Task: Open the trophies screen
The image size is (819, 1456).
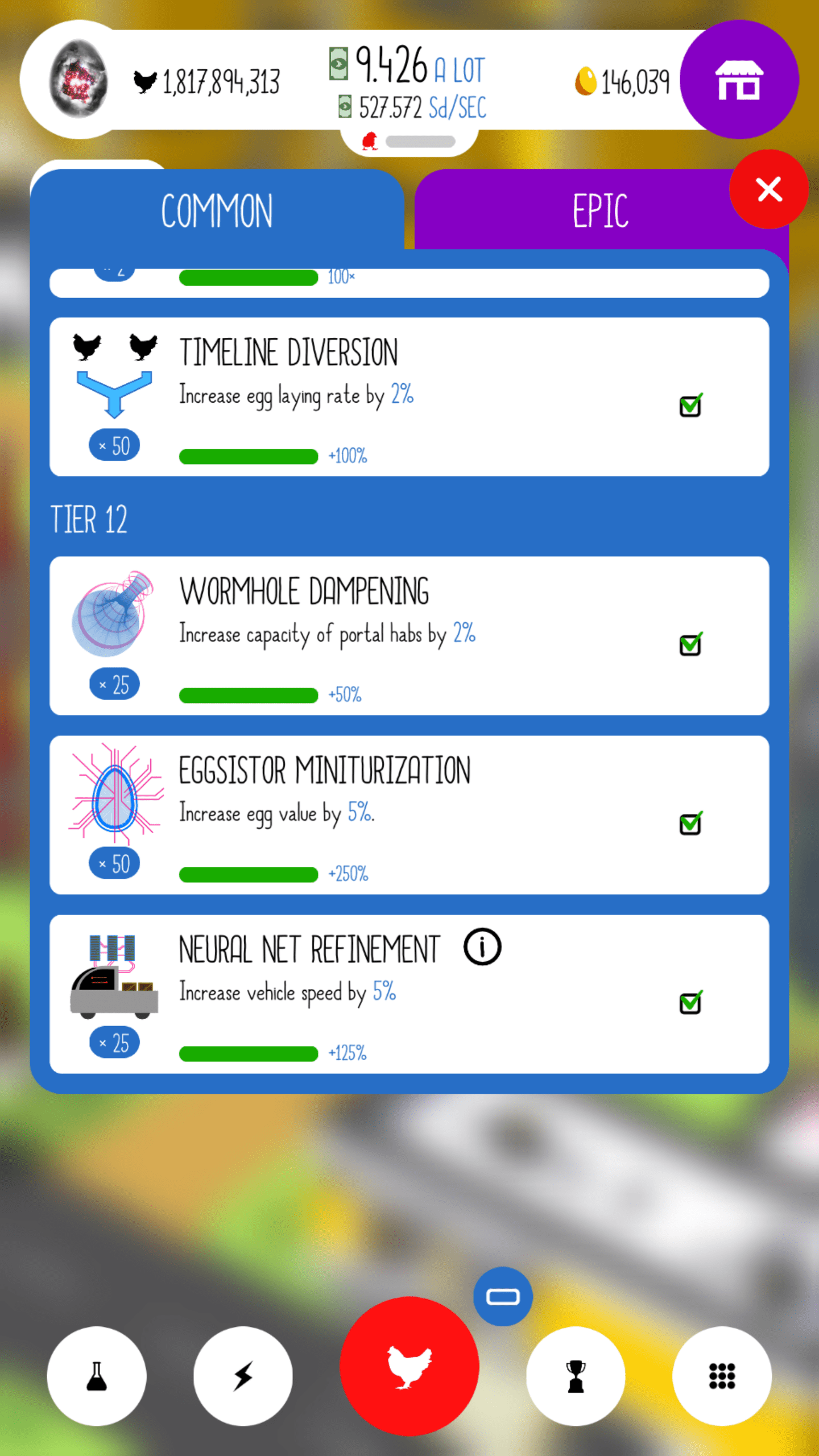Action: point(576,1376)
